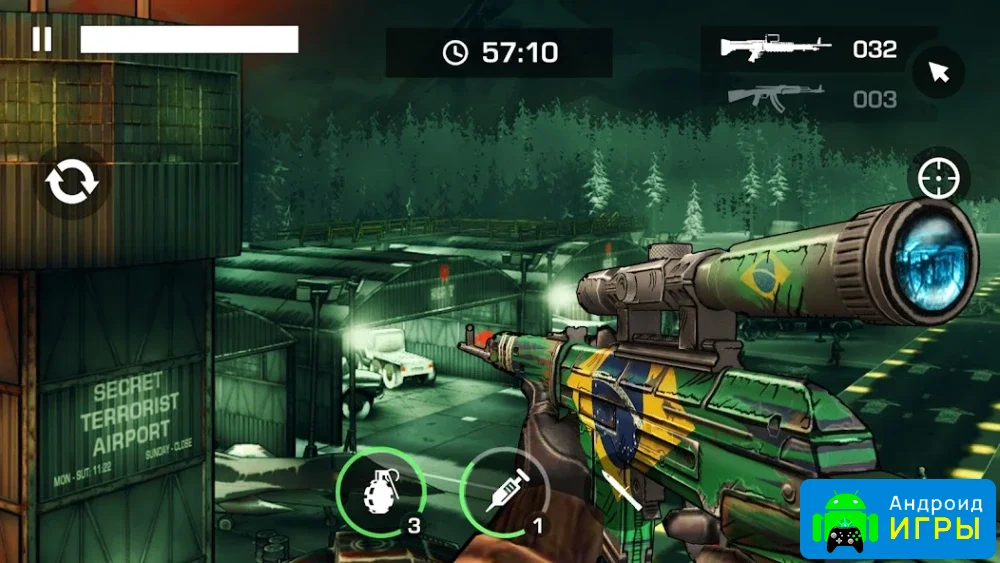Use the syringe medkit
1000x563 pixels.
tap(504, 492)
